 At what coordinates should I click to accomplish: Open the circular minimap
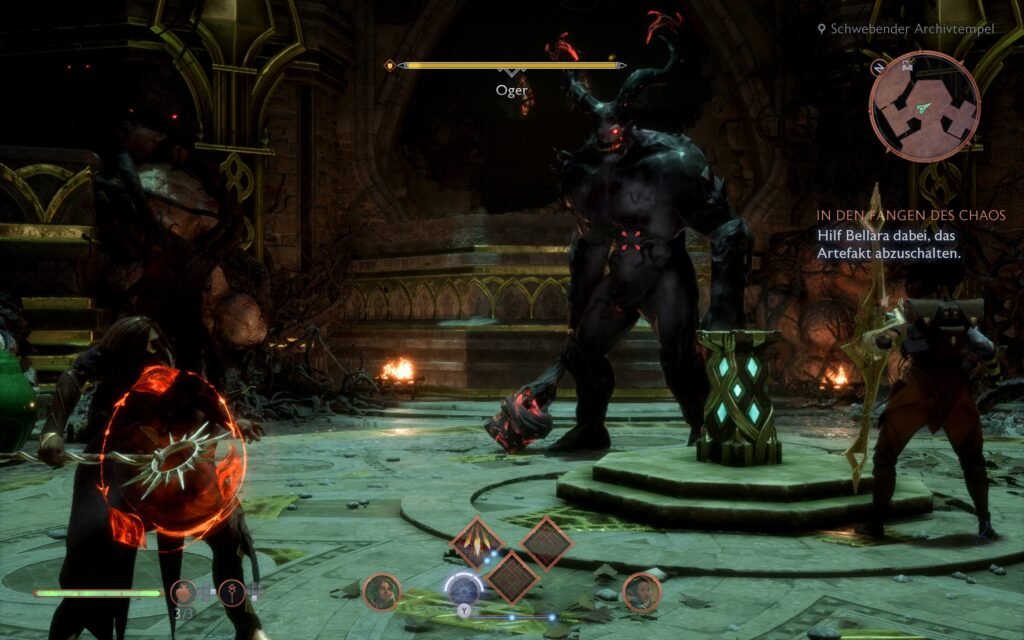pos(922,106)
